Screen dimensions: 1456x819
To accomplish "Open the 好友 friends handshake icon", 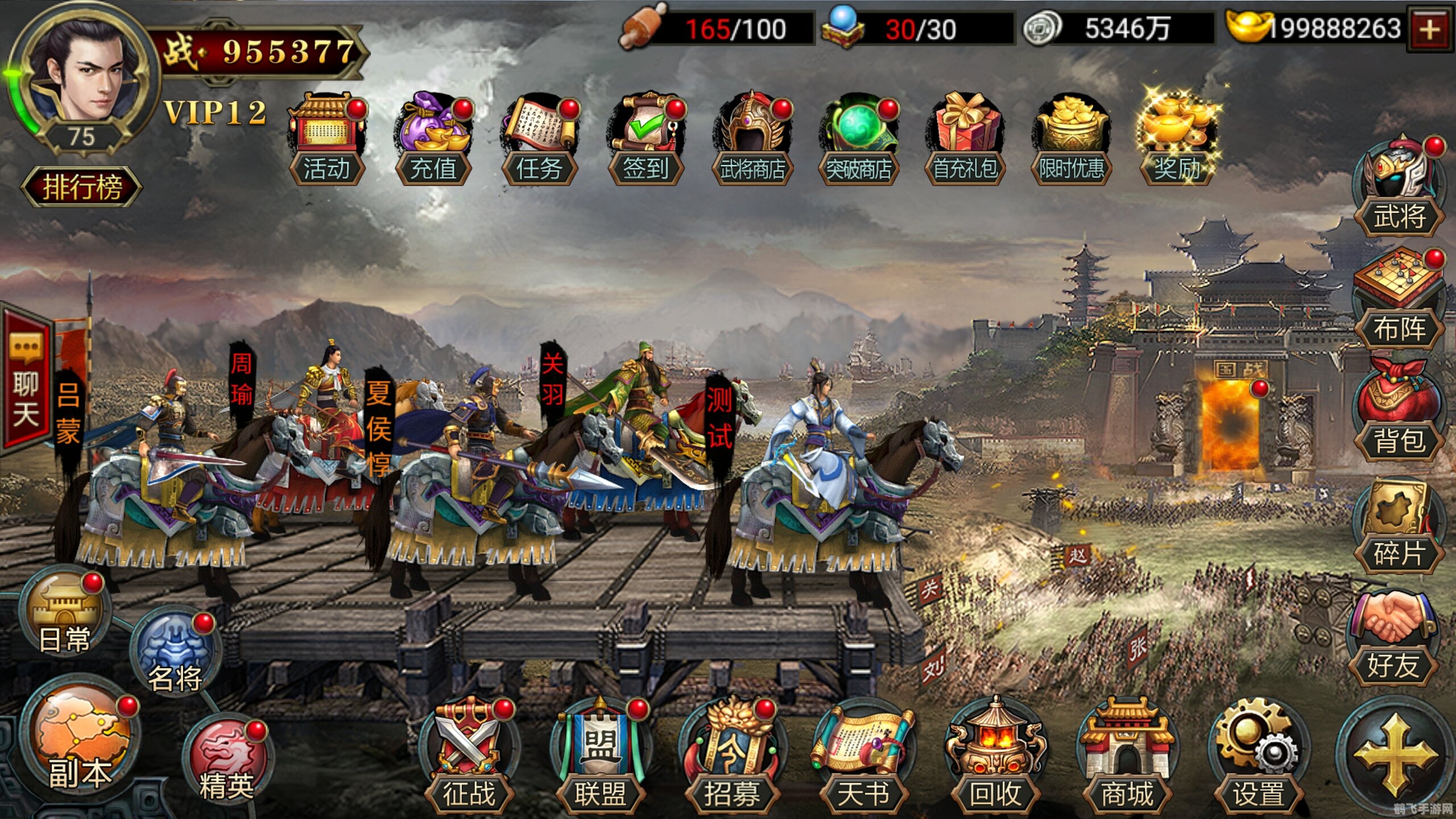I will (x=1393, y=638).
